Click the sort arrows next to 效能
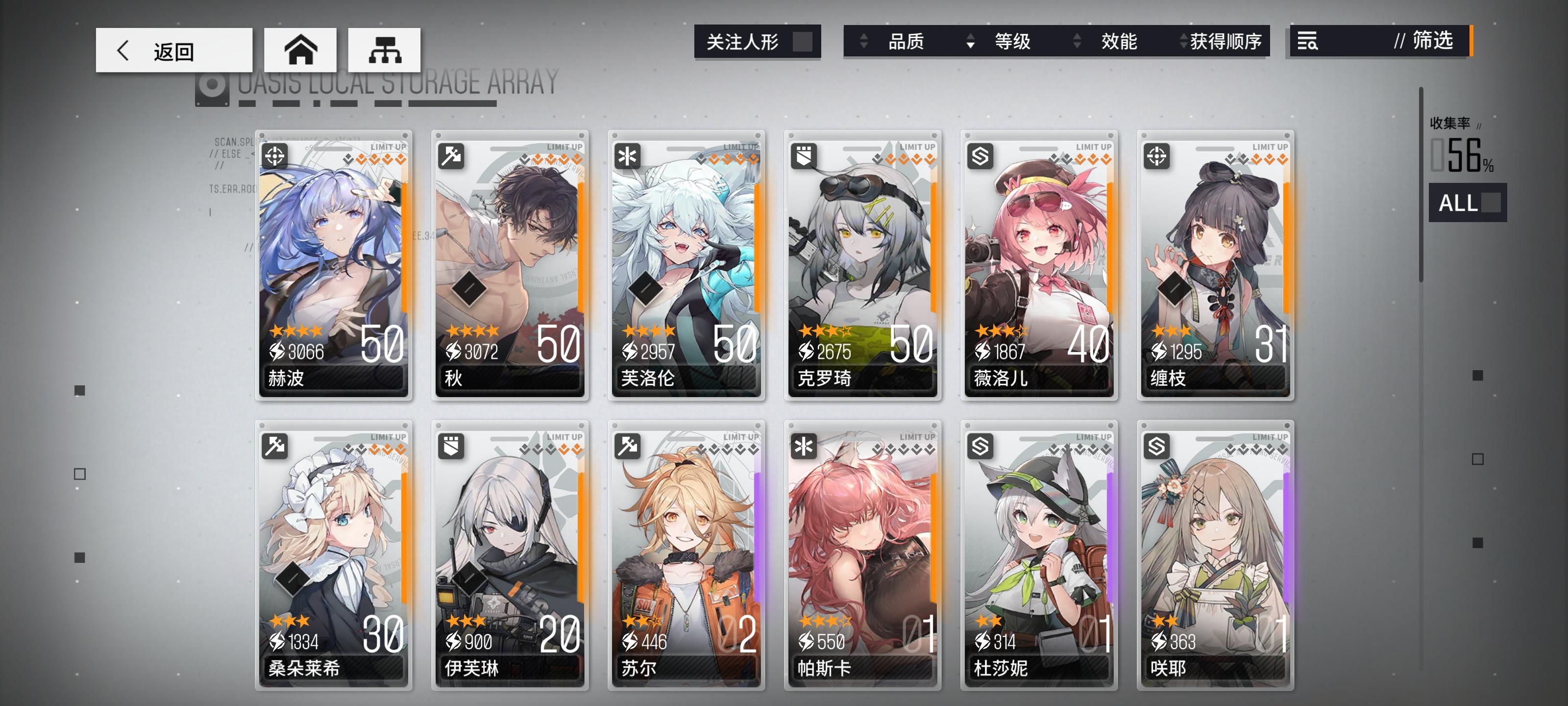Image resolution: width=1568 pixels, height=706 pixels. 1078,41
